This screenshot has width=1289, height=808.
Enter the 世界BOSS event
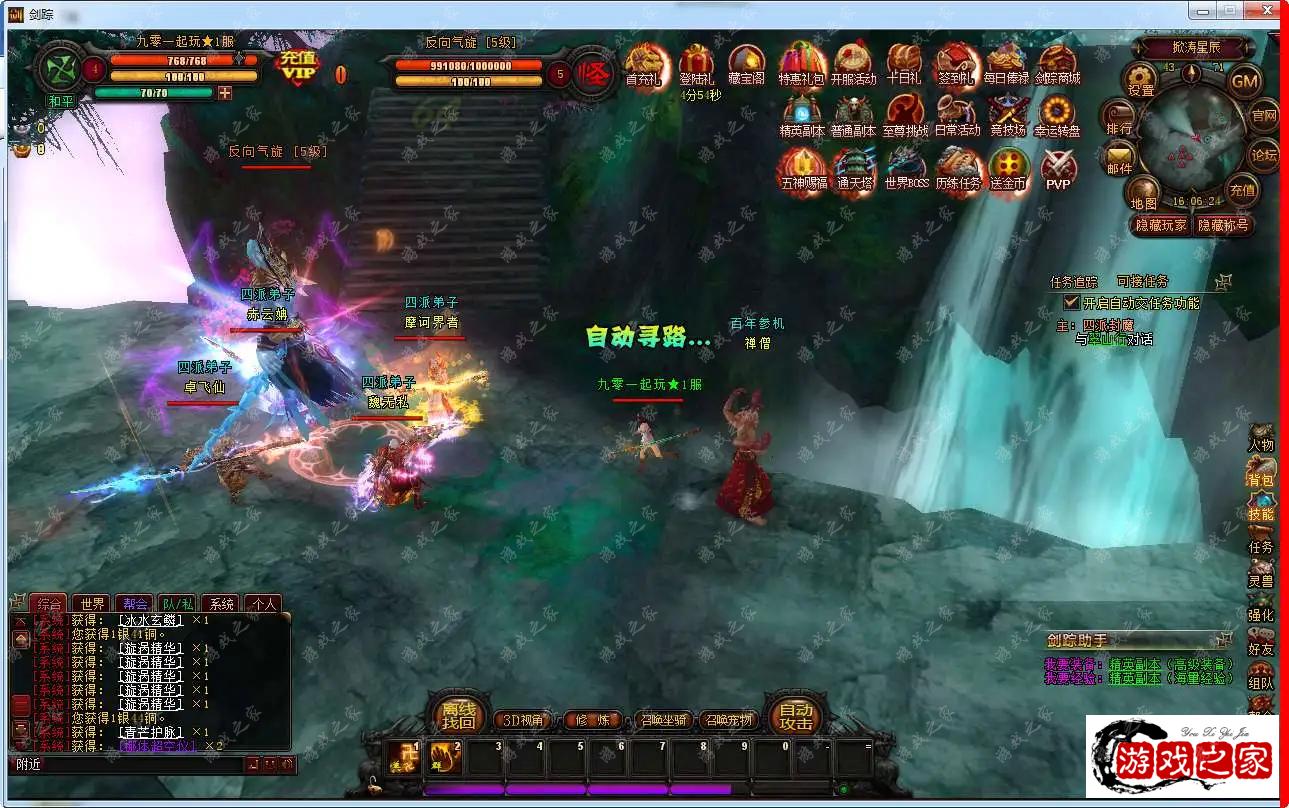coord(906,168)
